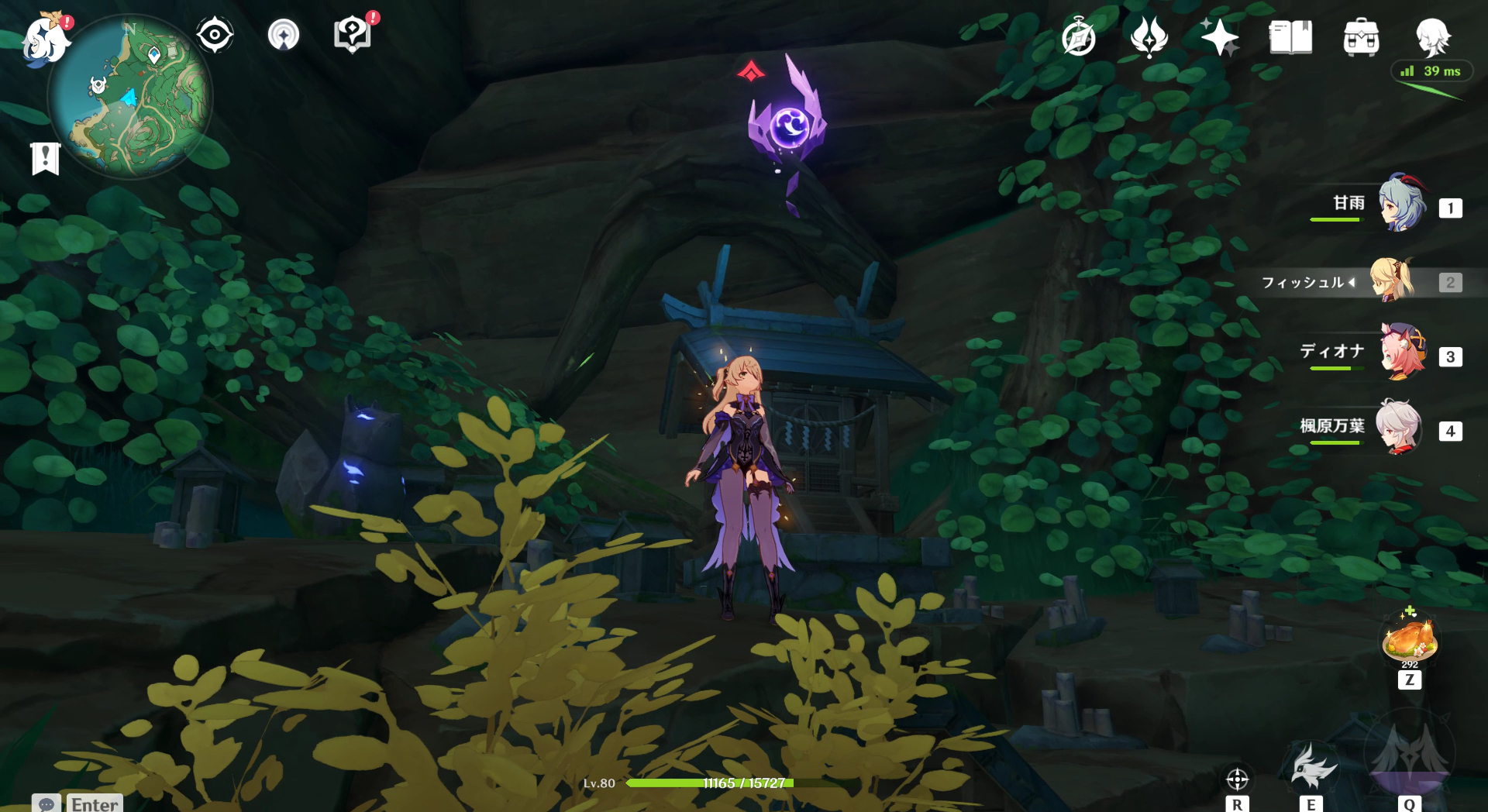
Task: Open the circular minimap
Action: pos(130,98)
